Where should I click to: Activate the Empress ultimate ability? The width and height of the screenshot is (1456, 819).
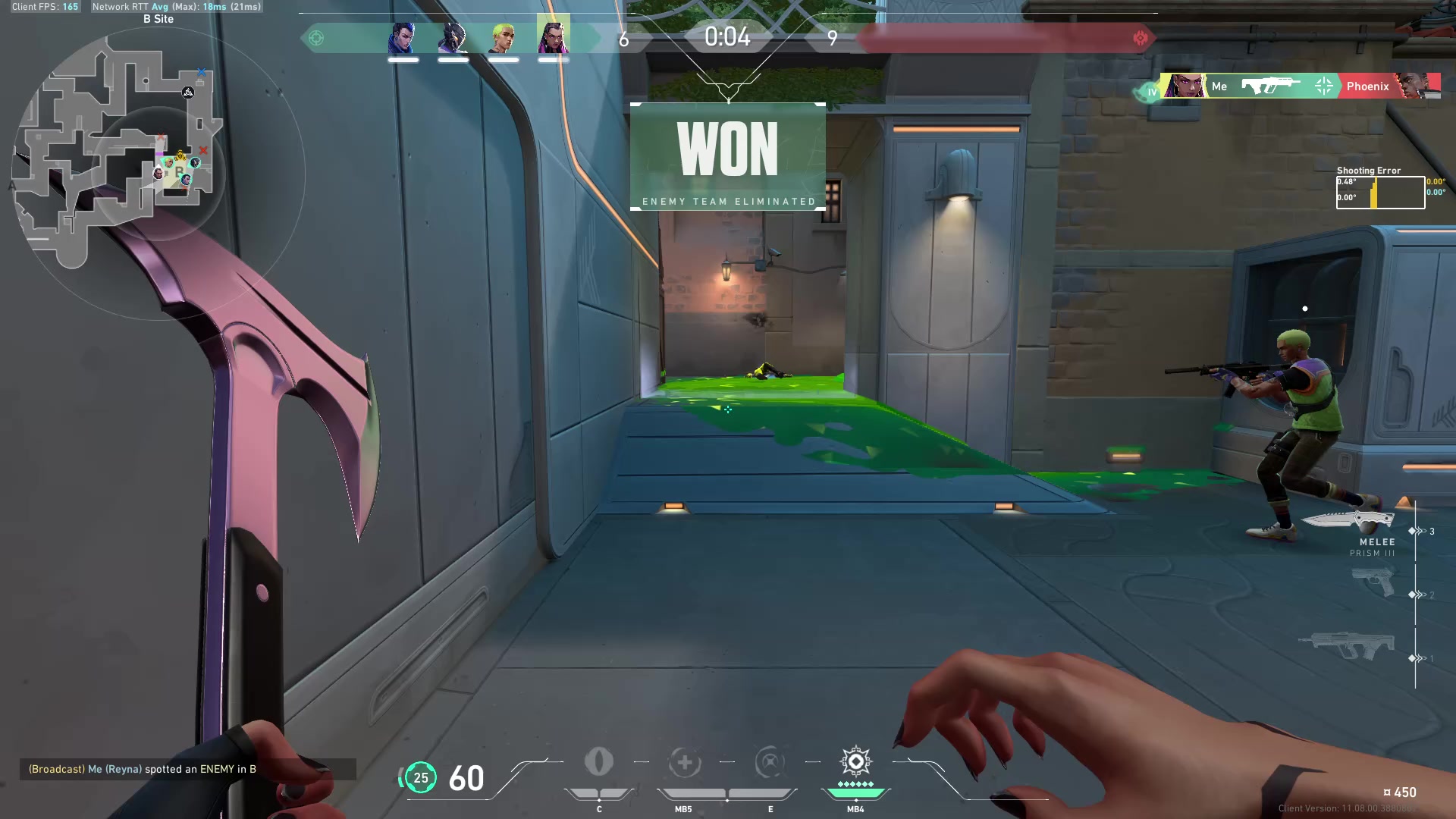pyautogui.click(x=855, y=762)
